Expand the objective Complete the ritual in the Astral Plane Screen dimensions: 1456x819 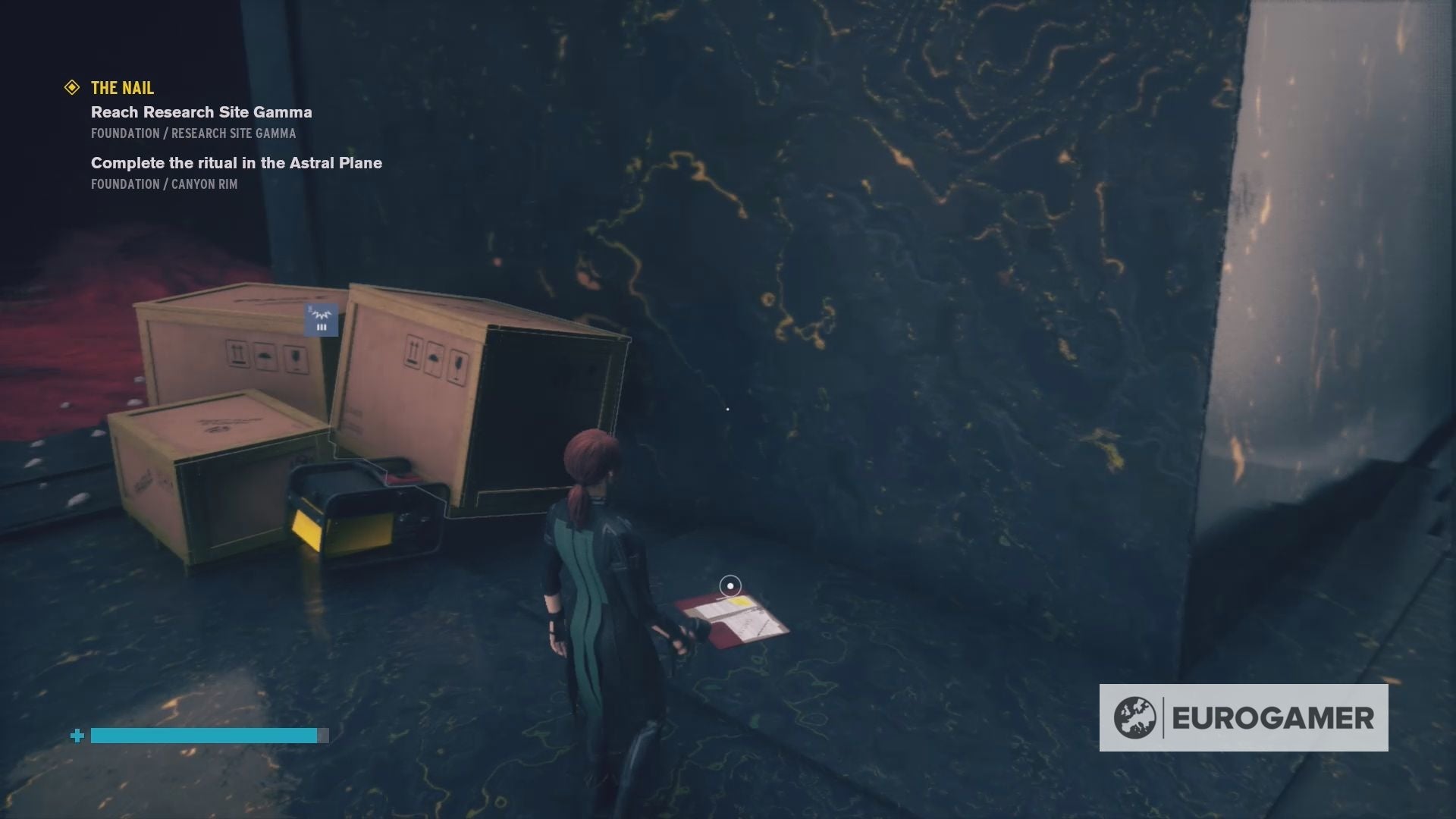click(x=236, y=162)
